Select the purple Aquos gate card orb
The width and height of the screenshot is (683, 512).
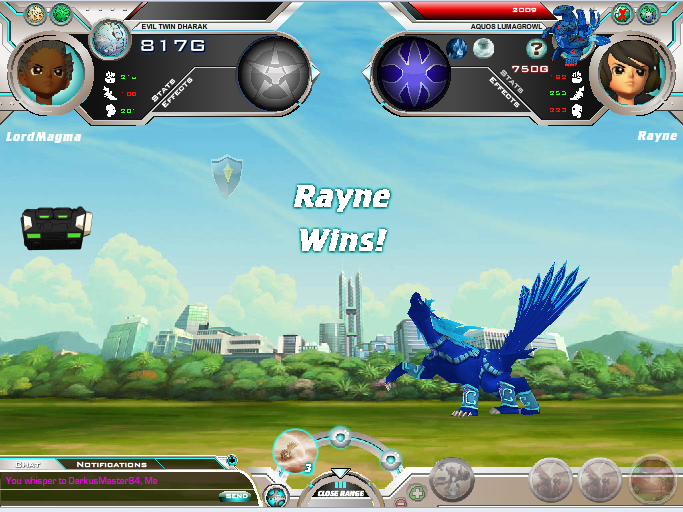pos(410,73)
